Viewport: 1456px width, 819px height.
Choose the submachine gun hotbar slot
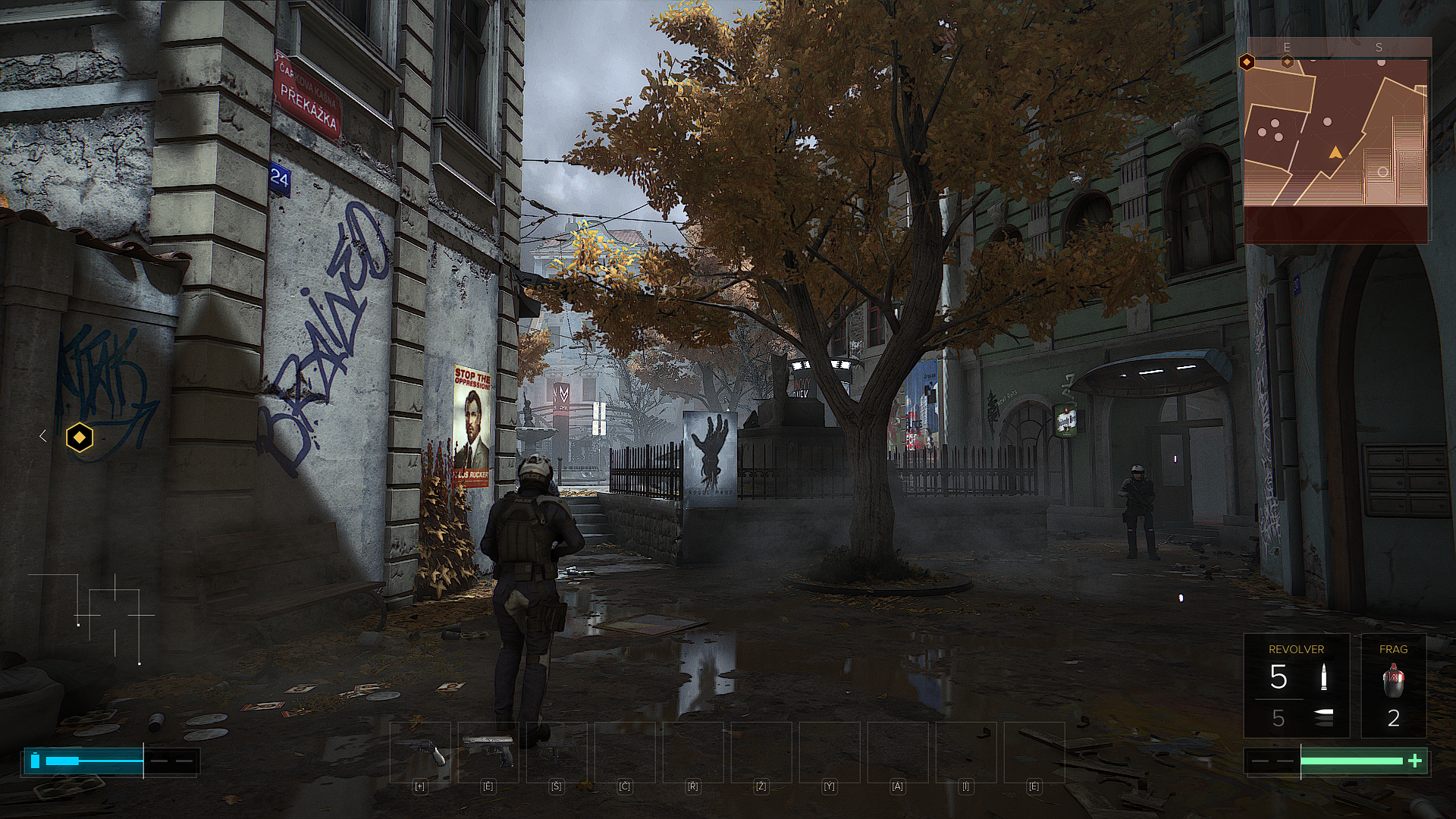557,752
